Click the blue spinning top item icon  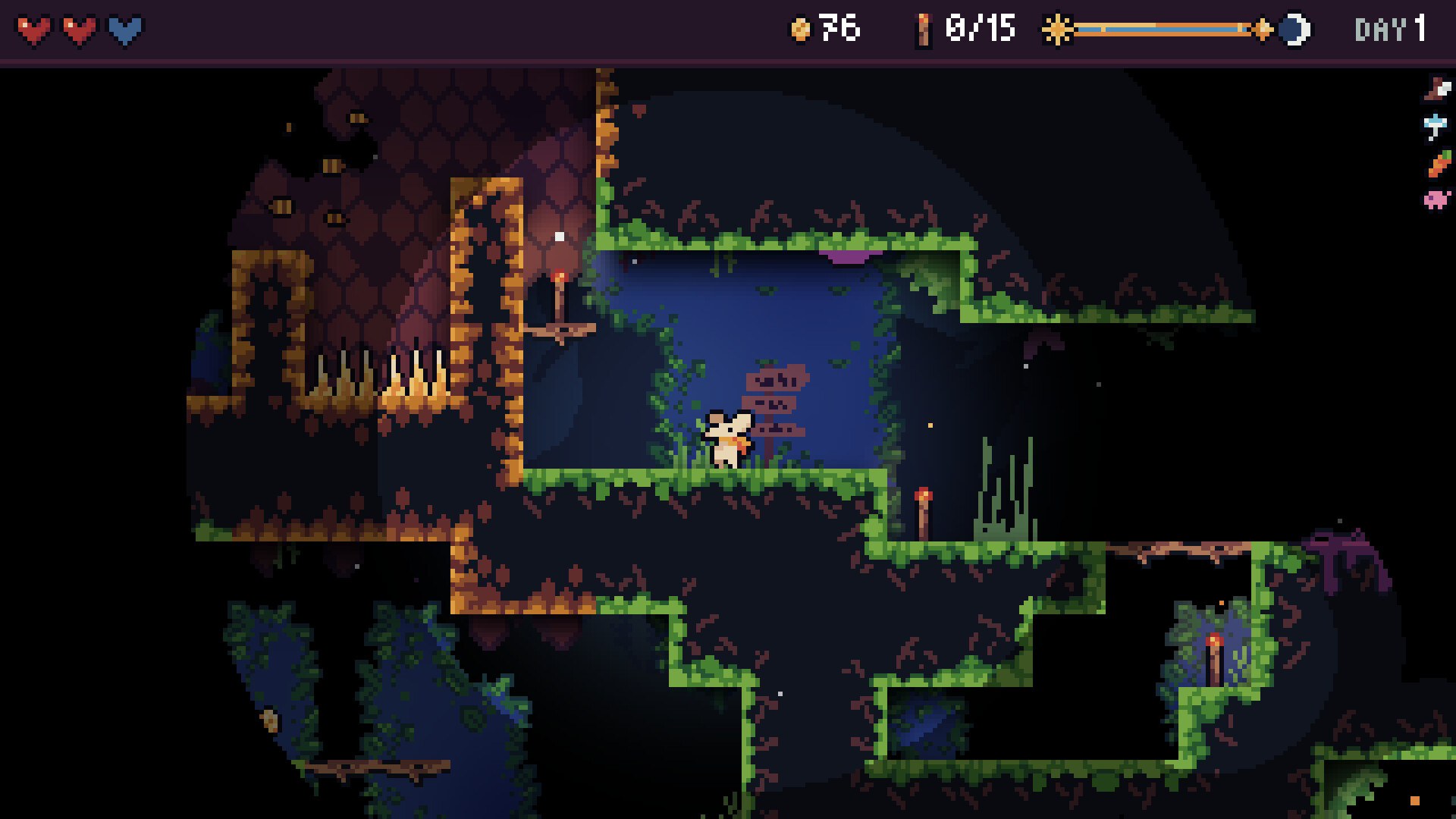click(1436, 126)
